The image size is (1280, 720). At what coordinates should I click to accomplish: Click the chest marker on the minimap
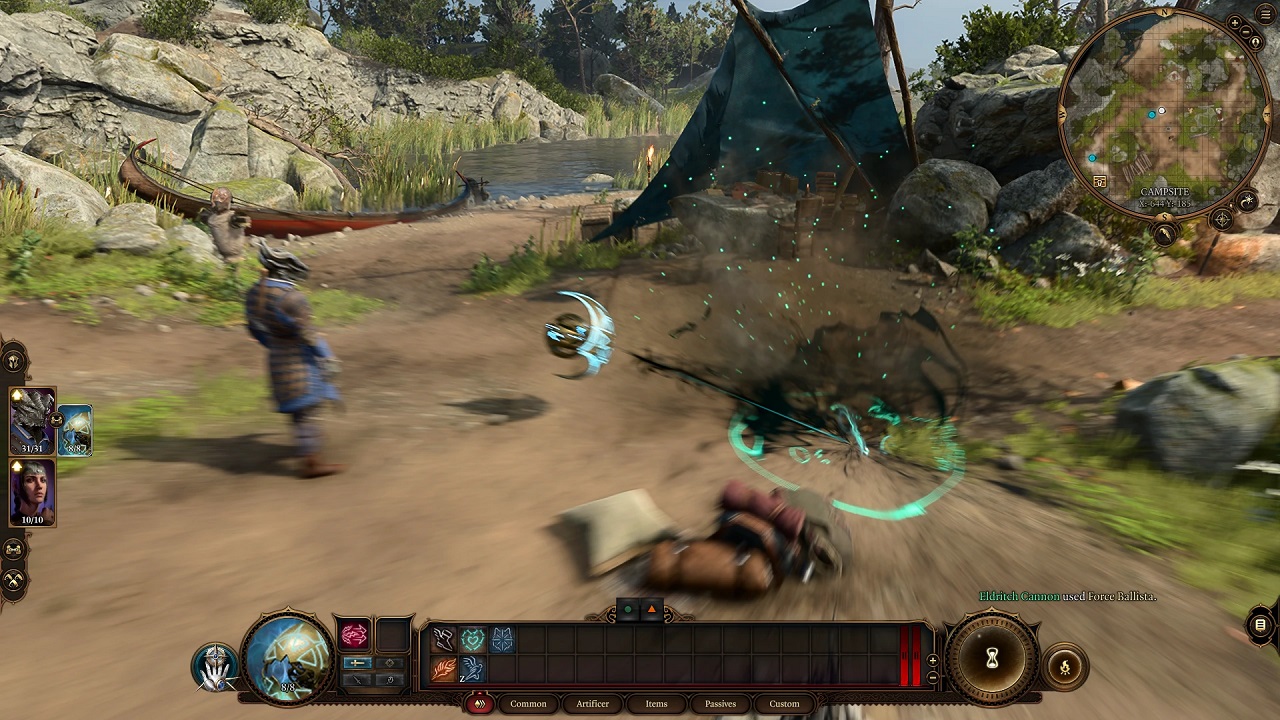pyautogui.click(x=1100, y=182)
